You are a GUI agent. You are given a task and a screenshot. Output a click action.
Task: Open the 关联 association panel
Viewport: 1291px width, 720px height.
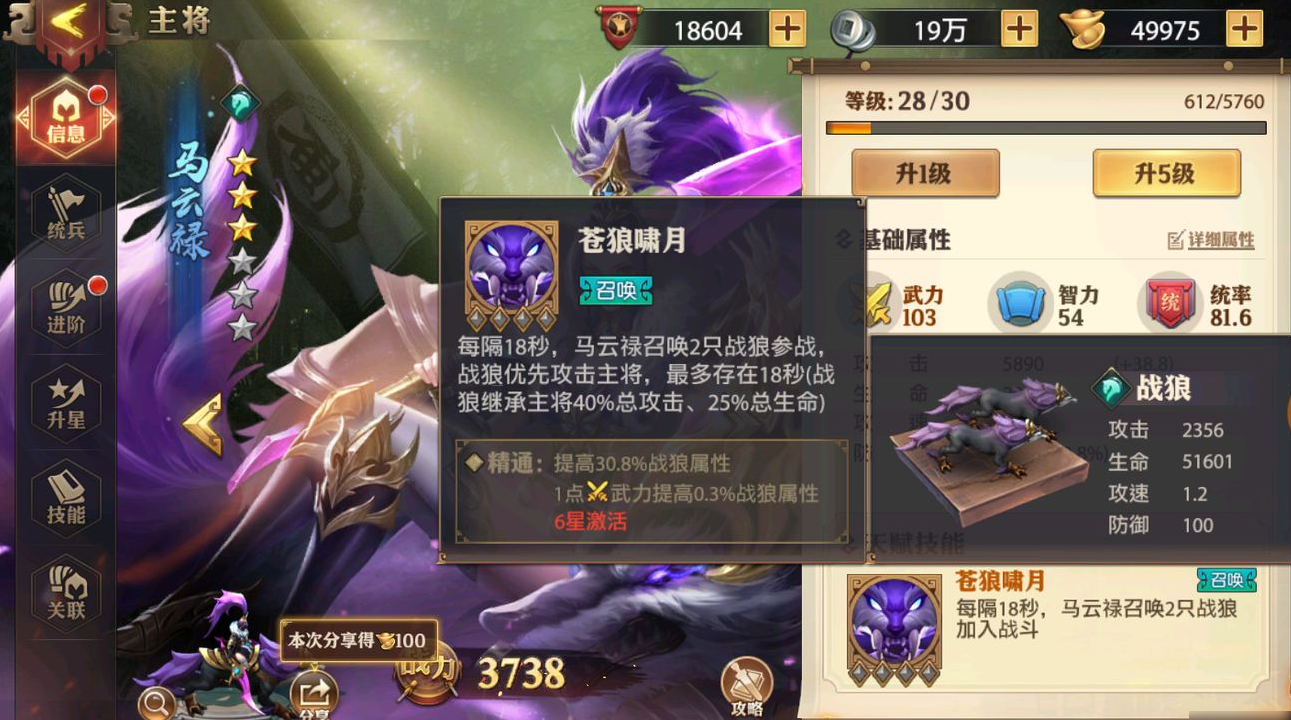point(66,590)
